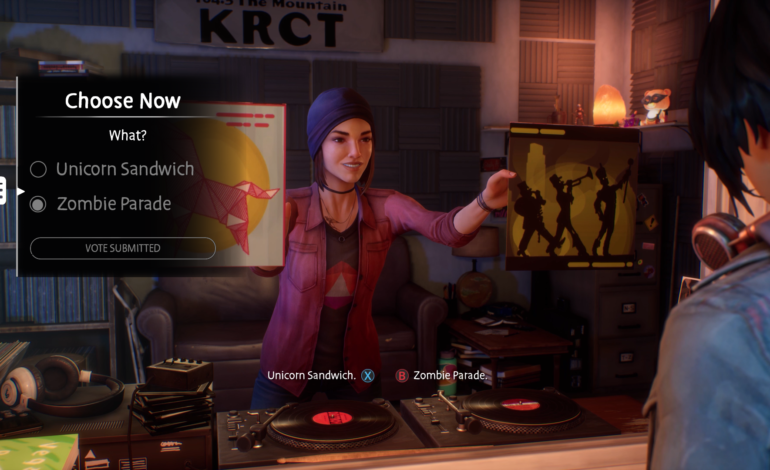Viewport: 770px width, 470px height.
Task: Select the Unicorn Sandwich vote radio option
Action: click(x=39, y=169)
